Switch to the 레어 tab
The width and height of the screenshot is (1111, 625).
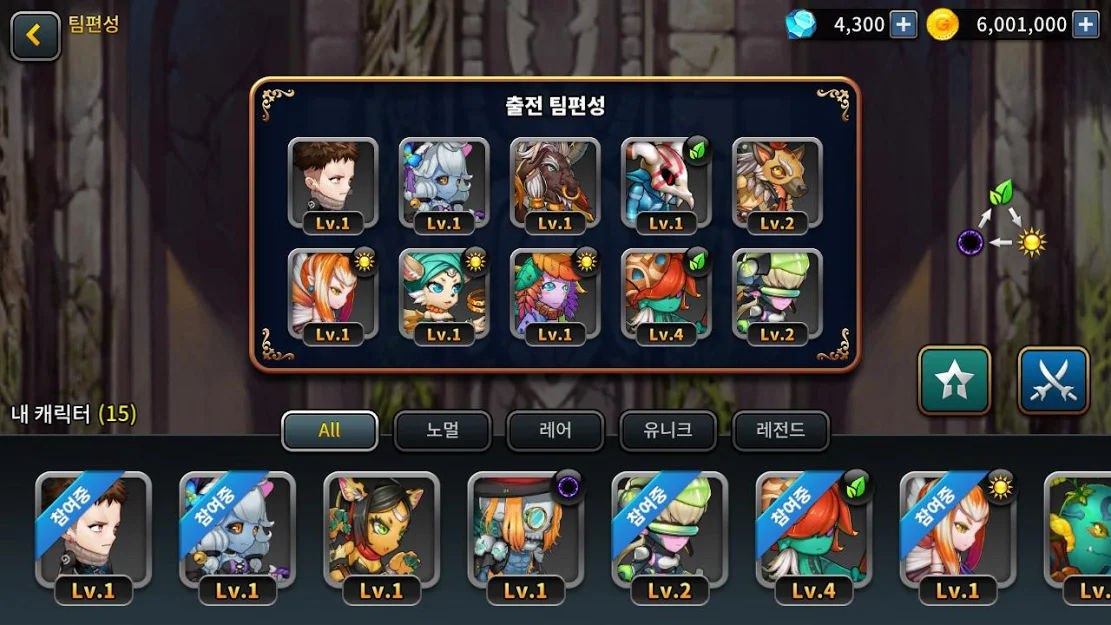point(555,431)
